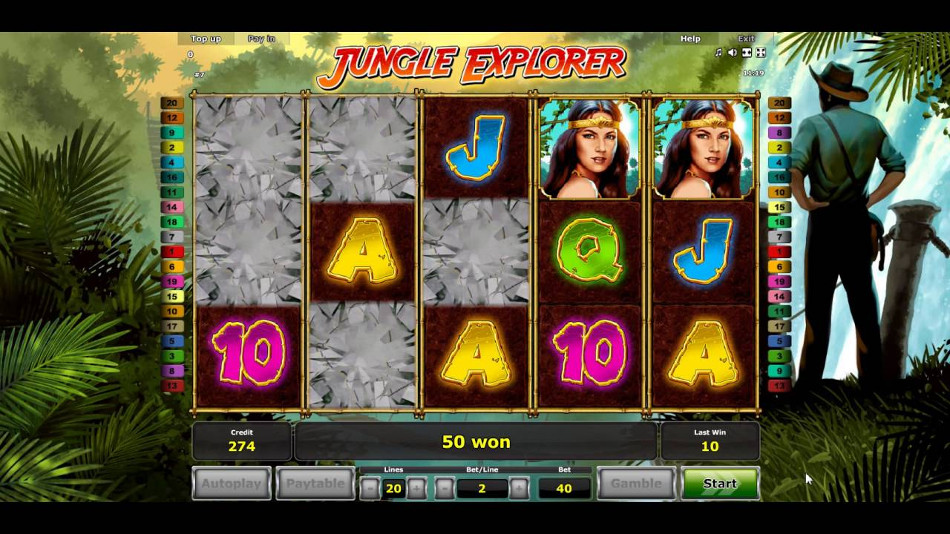950x534 pixels.
Task: Increase the number of Lines
Action: 417,488
